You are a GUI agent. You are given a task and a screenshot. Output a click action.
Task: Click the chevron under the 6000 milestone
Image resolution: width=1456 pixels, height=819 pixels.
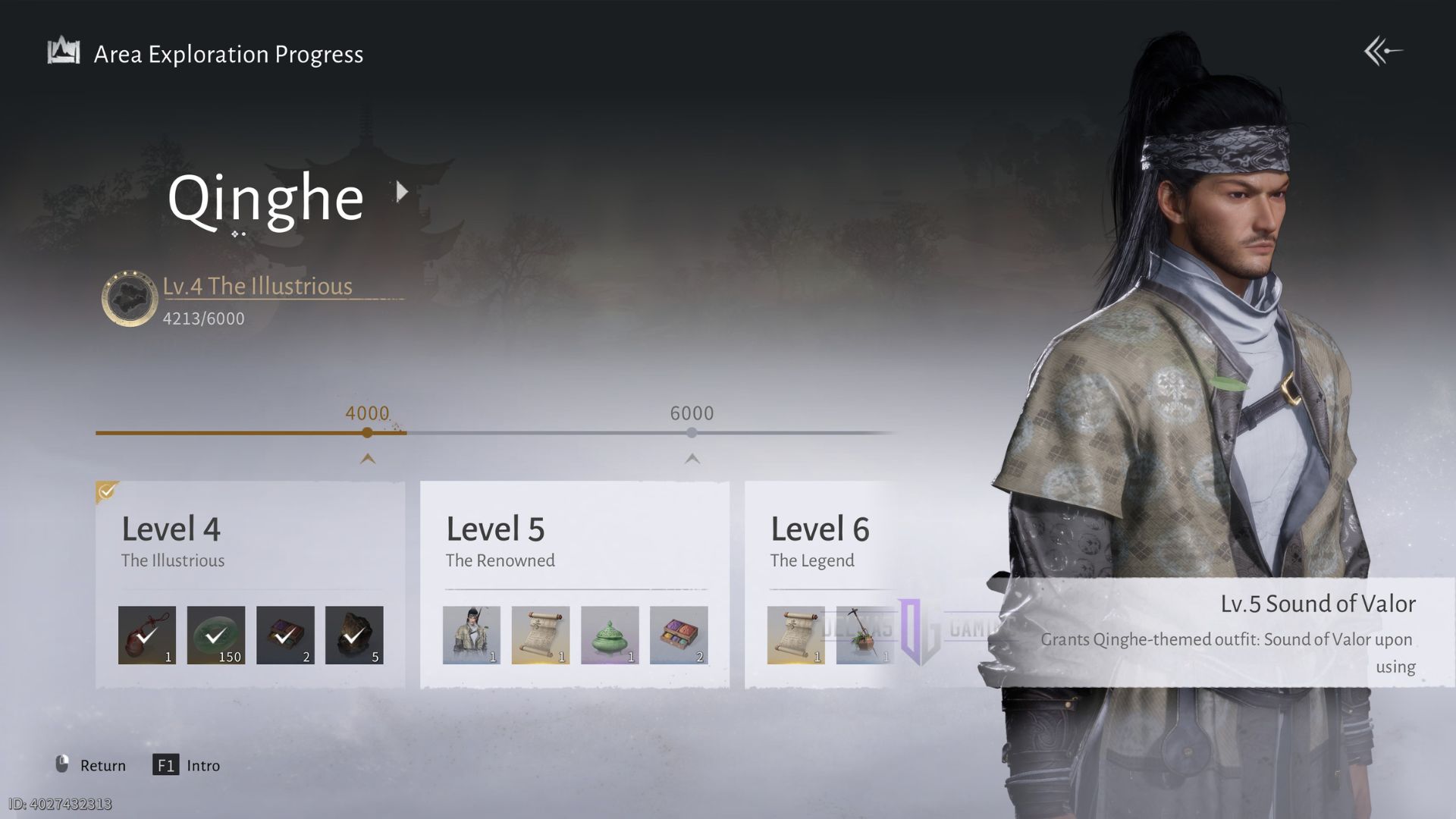tap(691, 459)
